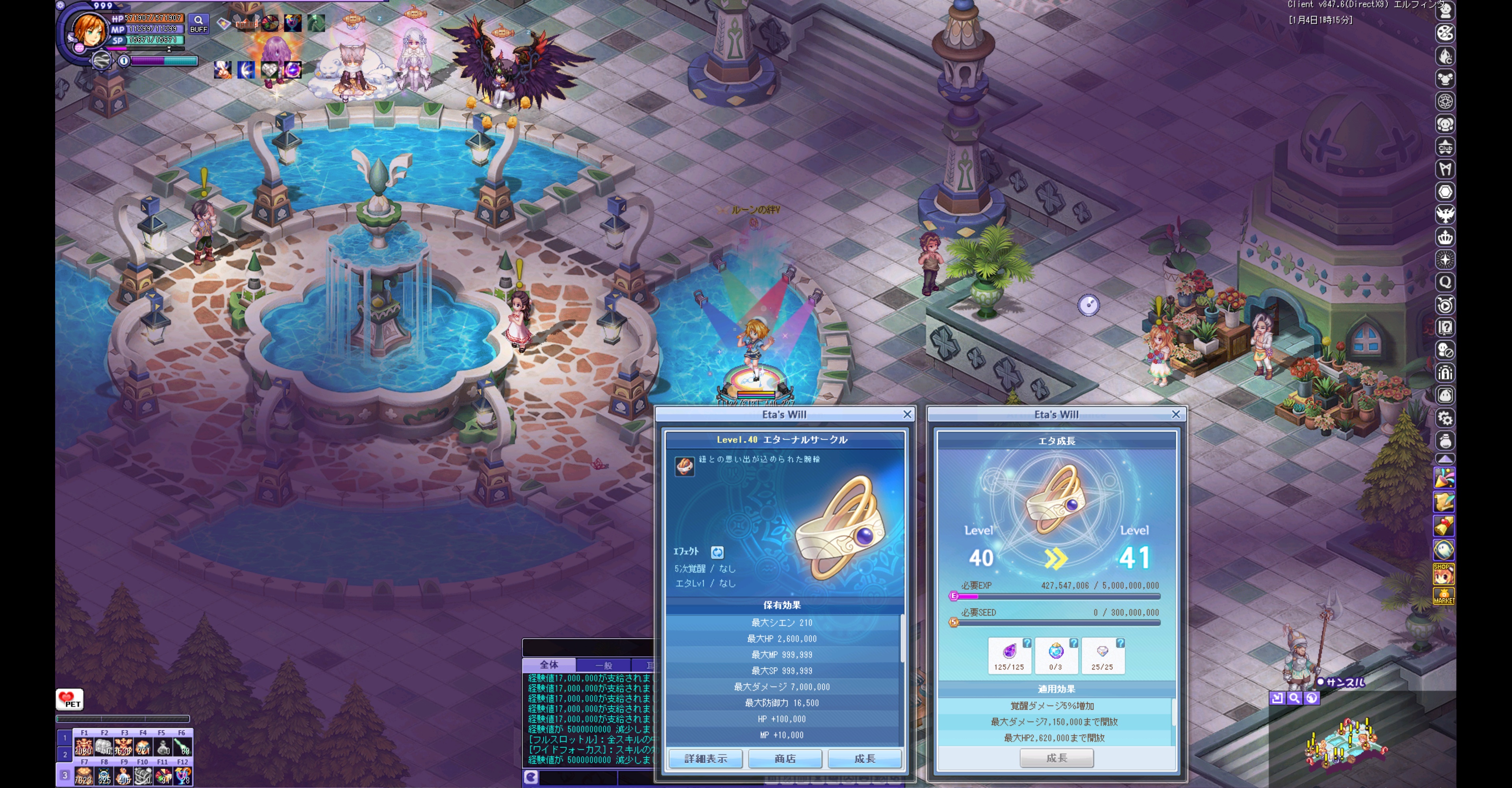Screen dimensions: 1512x788
Task: Use the F12 cocktail drink slot
Action: tap(183, 776)
